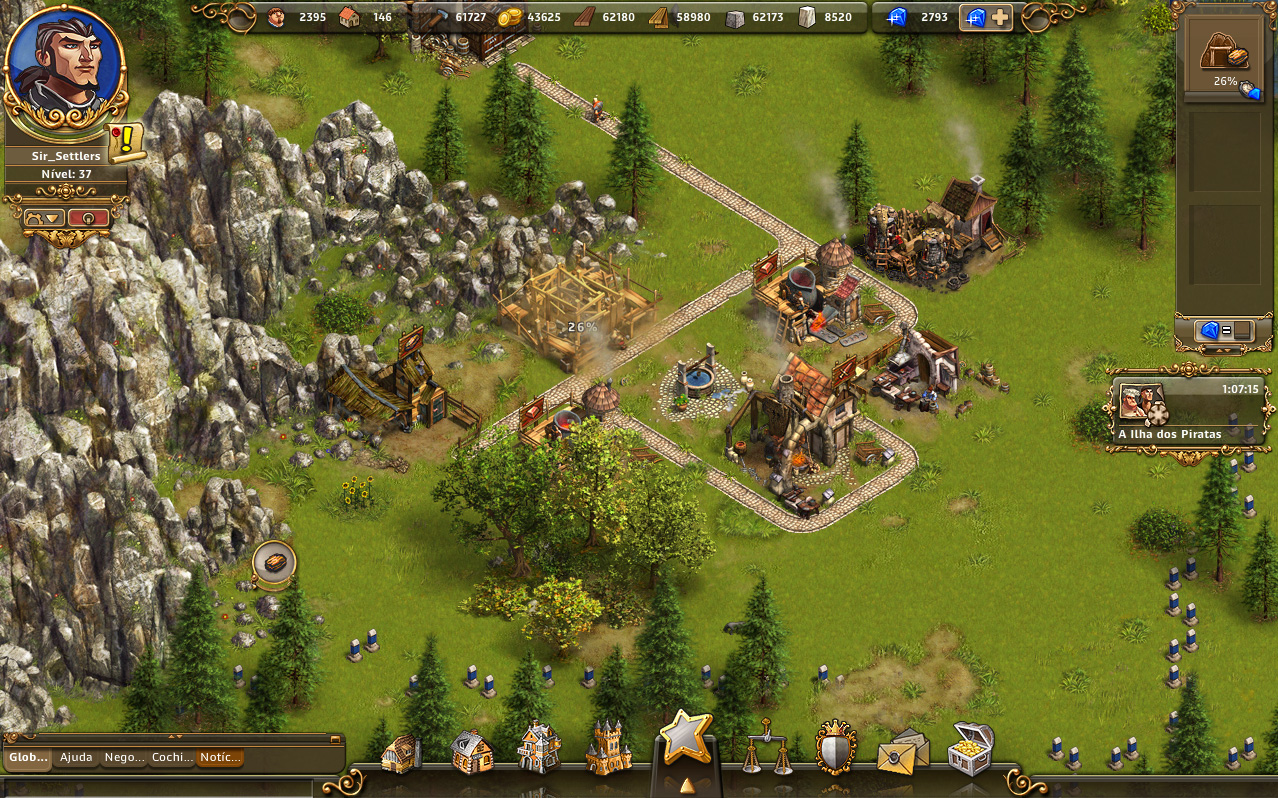The image size is (1278, 798).
Task: Open the orange-roof house building menu
Action: pyautogui.click(x=471, y=750)
